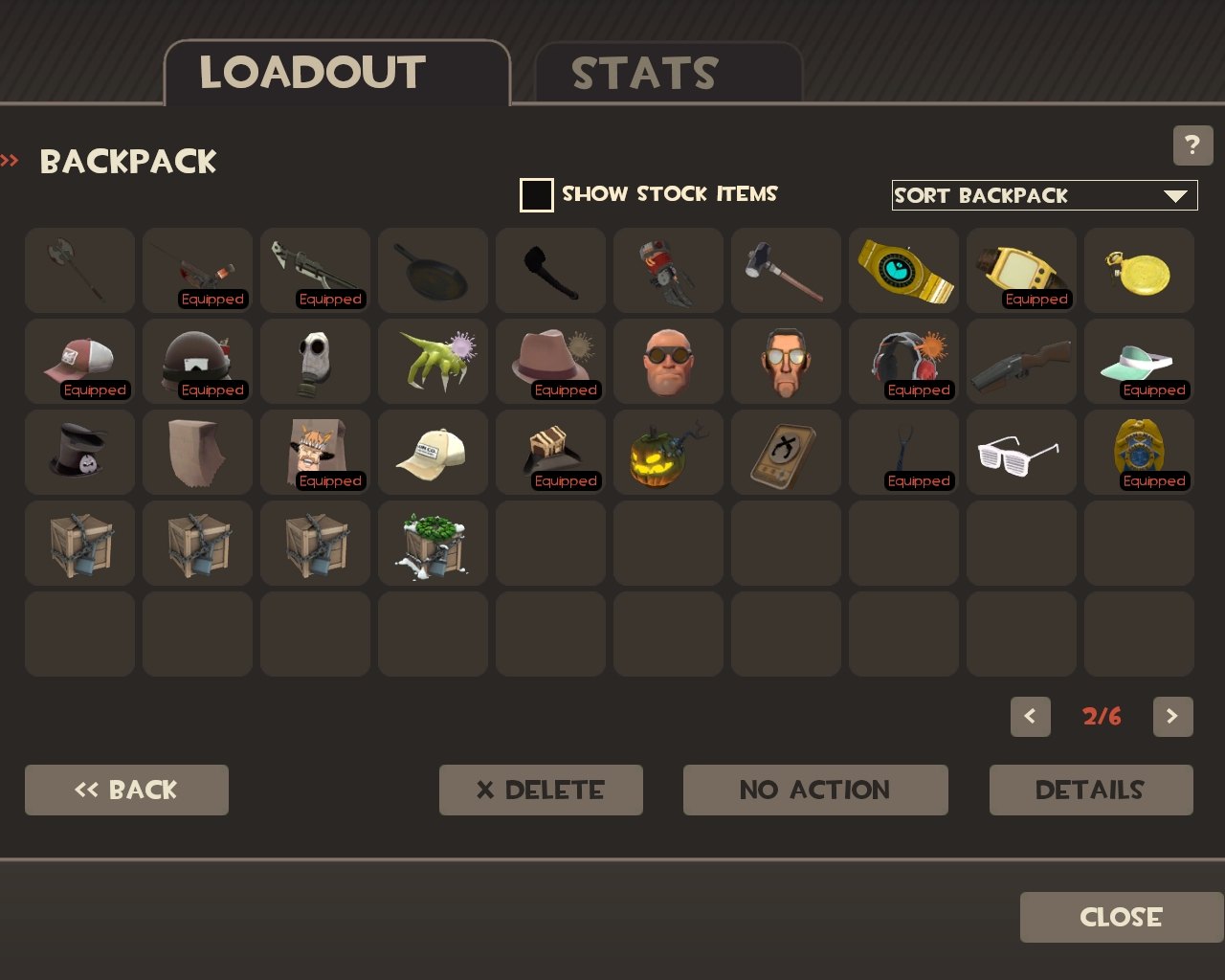
Task: Choose the festive snow-covered crate
Action: point(433,544)
